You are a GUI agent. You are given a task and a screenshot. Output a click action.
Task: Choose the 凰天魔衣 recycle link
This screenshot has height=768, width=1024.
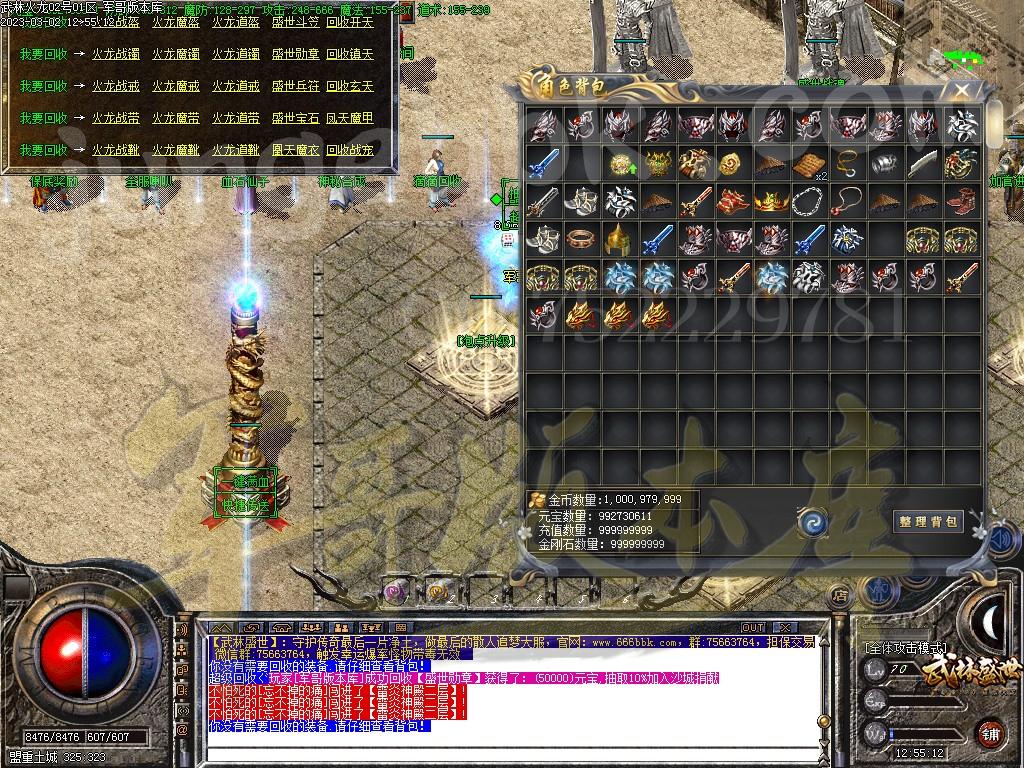click(x=295, y=150)
